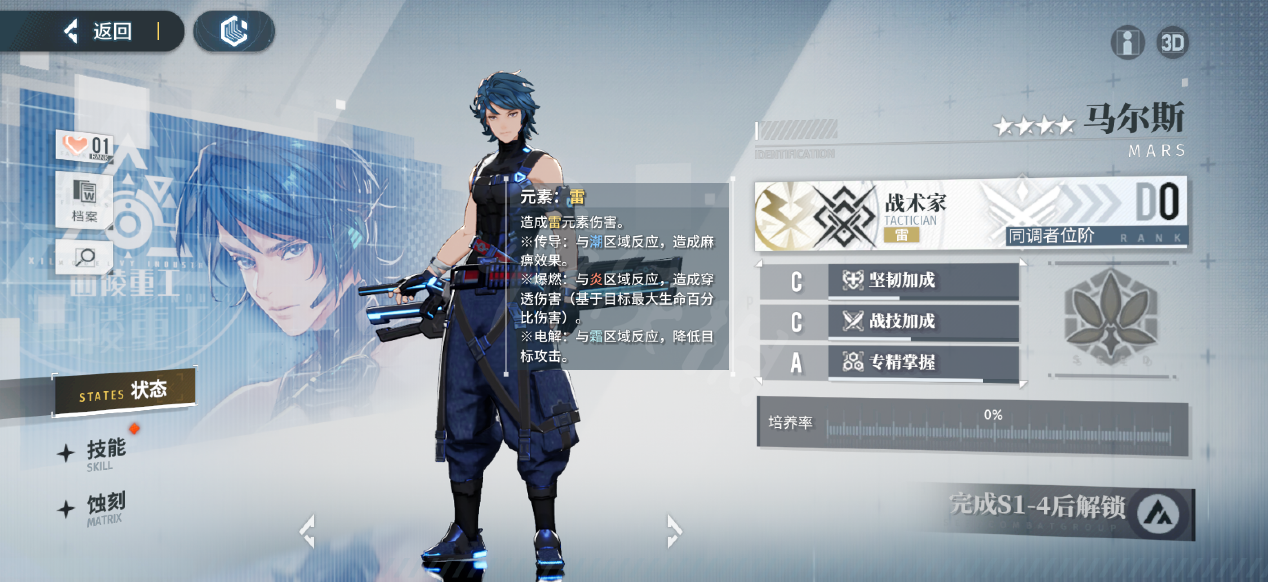1268x582 pixels.
Task: Select the 战术家 Tactician class panel
Action: (860, 214)
